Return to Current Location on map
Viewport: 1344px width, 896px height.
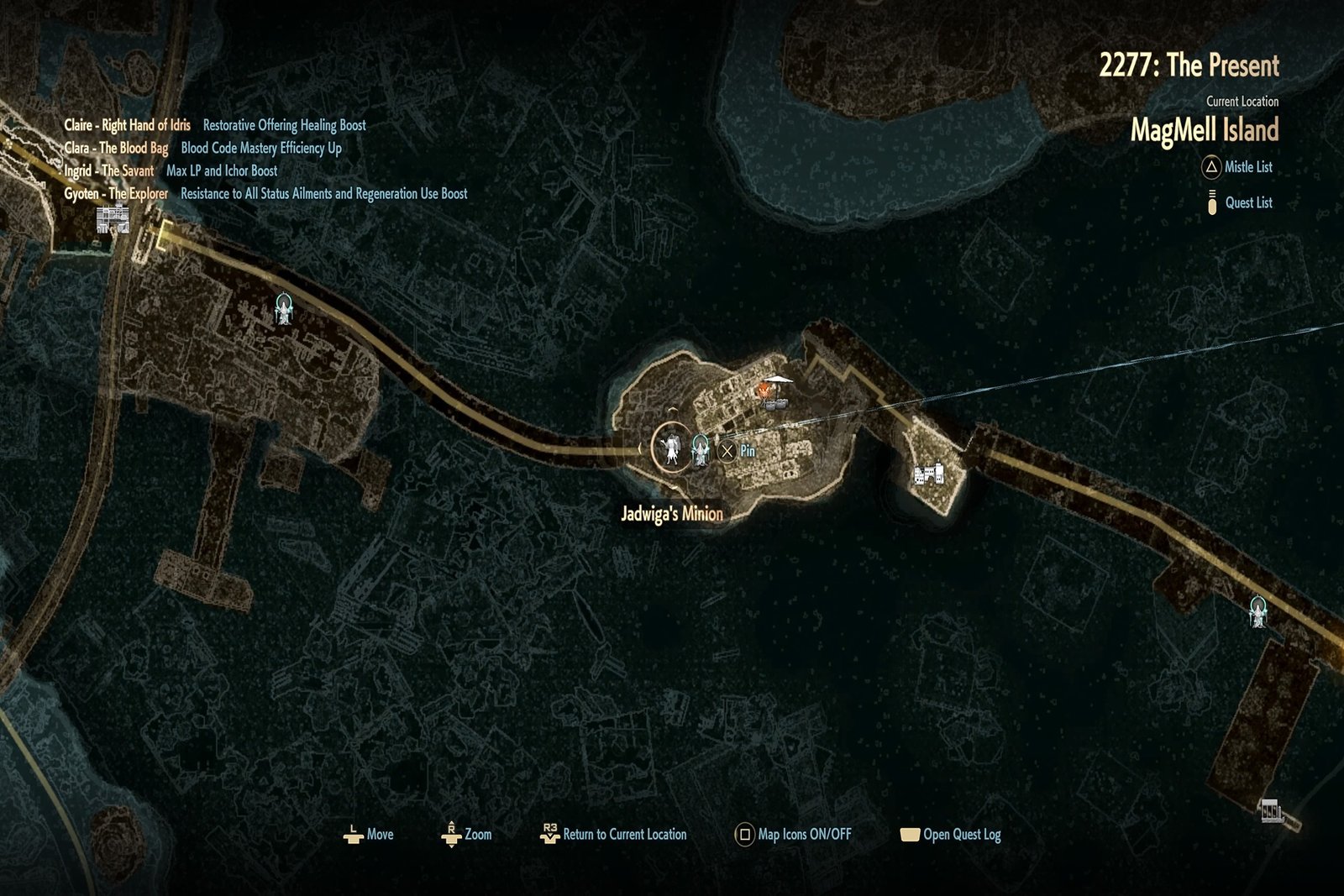614,834
